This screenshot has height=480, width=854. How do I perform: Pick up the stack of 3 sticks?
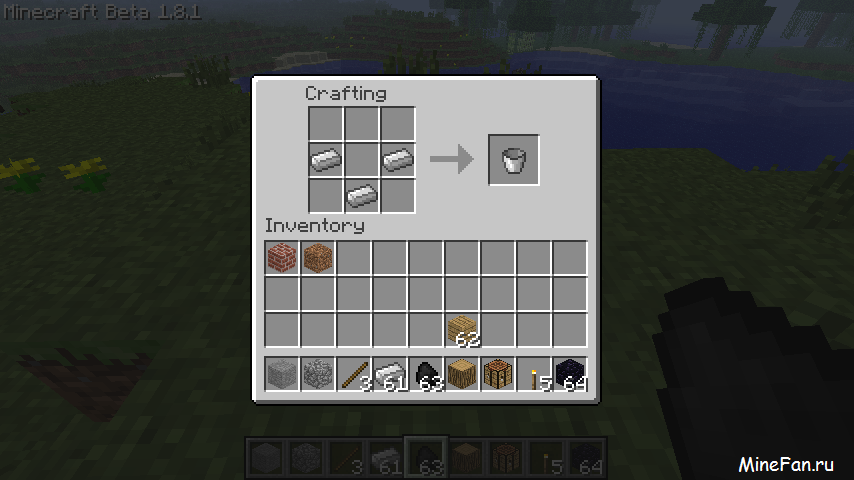pos(354,375)
